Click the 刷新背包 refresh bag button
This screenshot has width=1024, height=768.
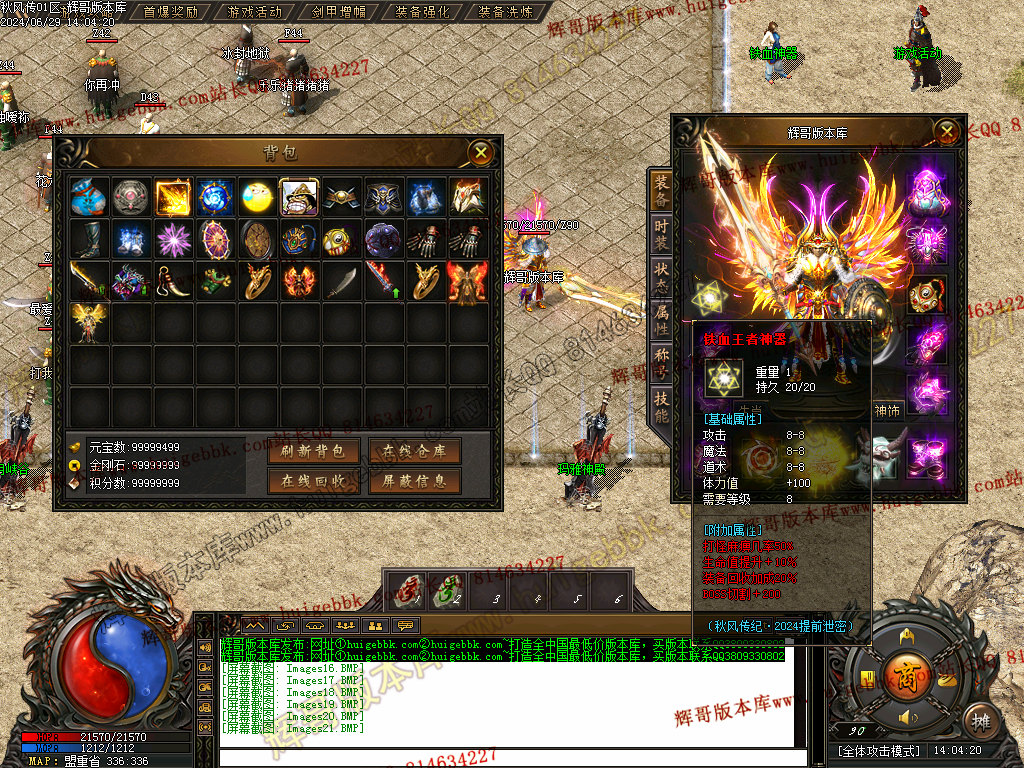313,451
